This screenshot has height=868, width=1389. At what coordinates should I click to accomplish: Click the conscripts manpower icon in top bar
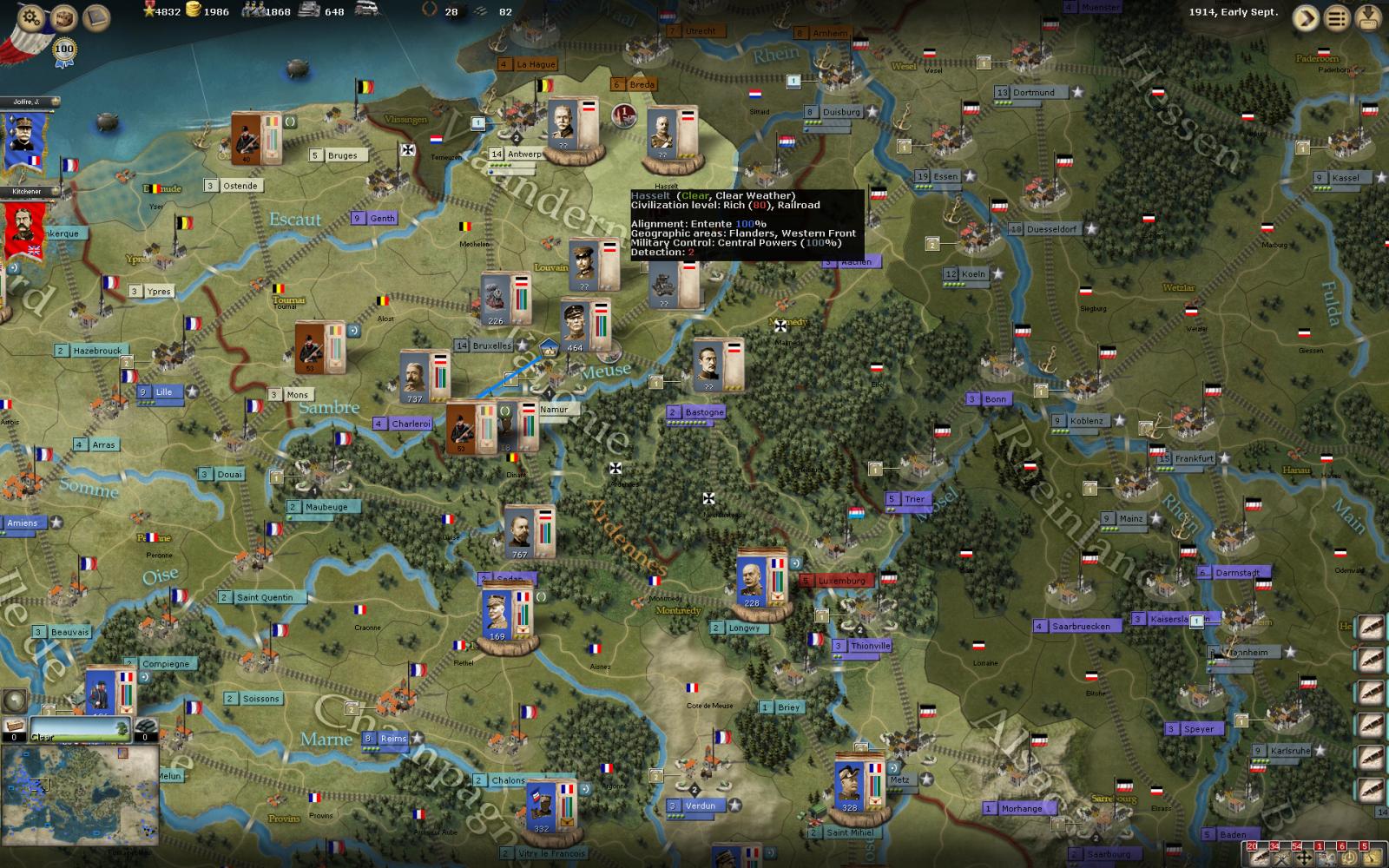coord(253,11)
